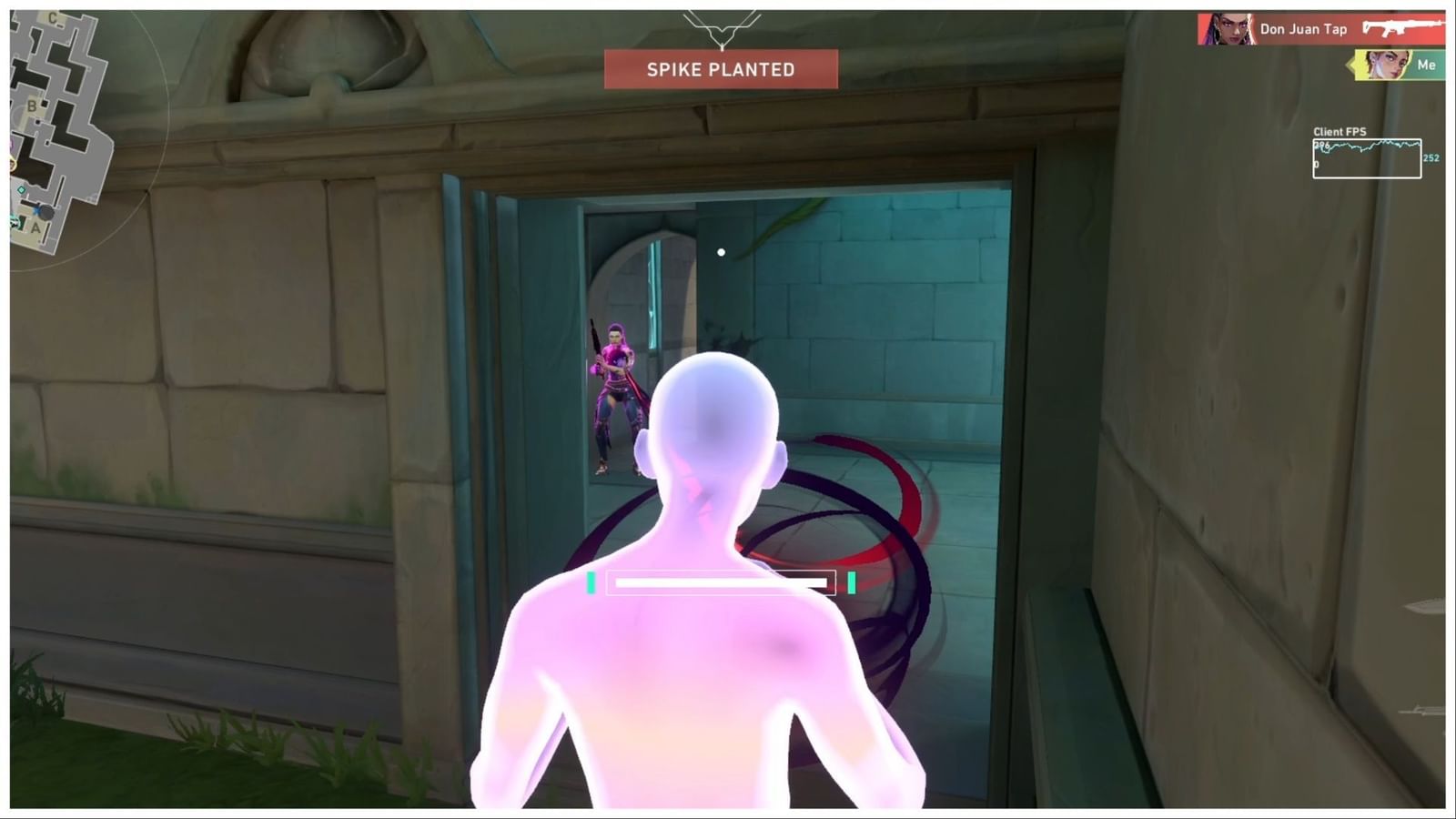Click the "Don Juan Tap" player name
The width and height of the screenshot is (1456, 819).
click(x=1304, y=28)
